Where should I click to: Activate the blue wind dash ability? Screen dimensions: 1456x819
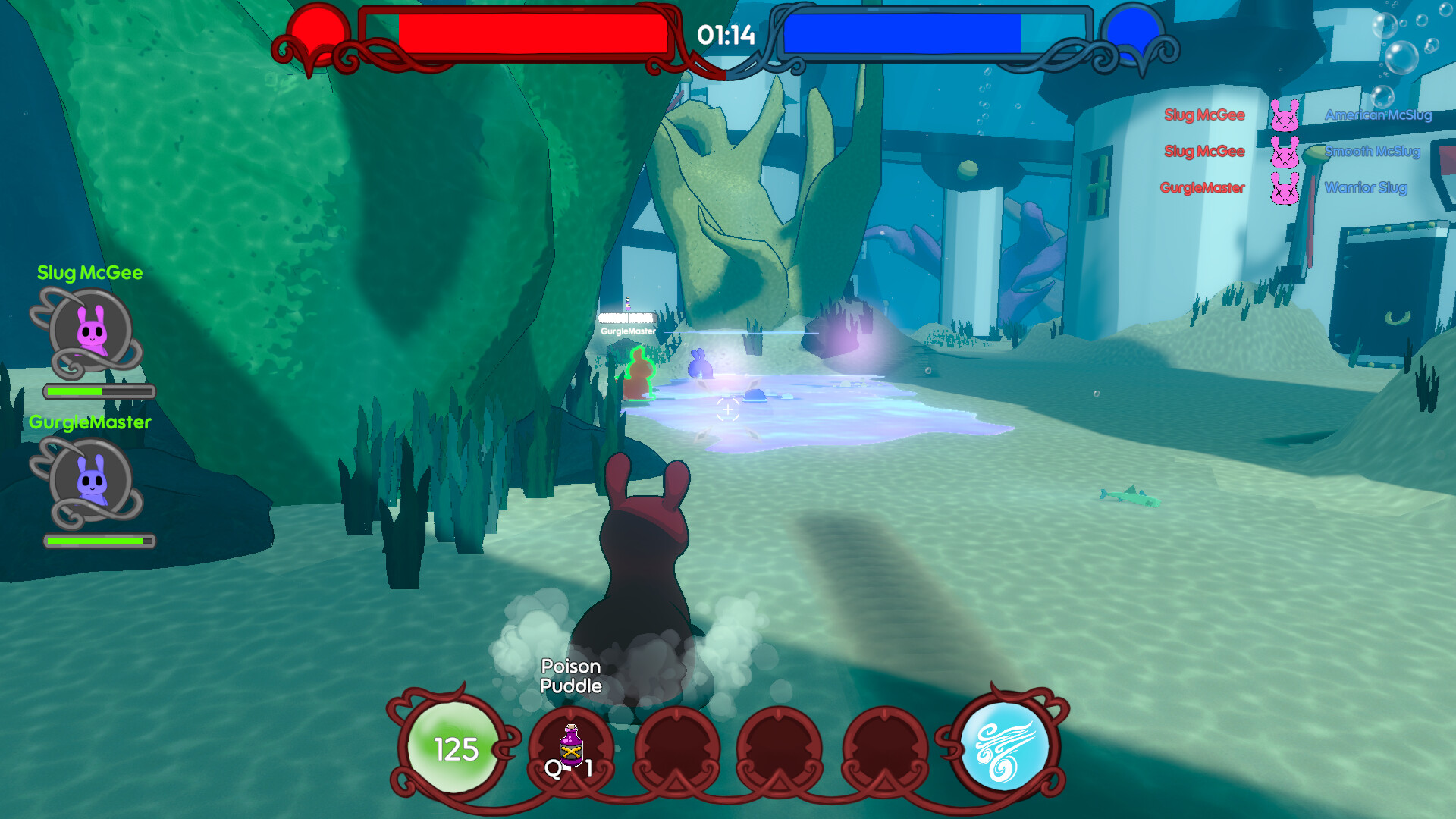pos(1004,746)
